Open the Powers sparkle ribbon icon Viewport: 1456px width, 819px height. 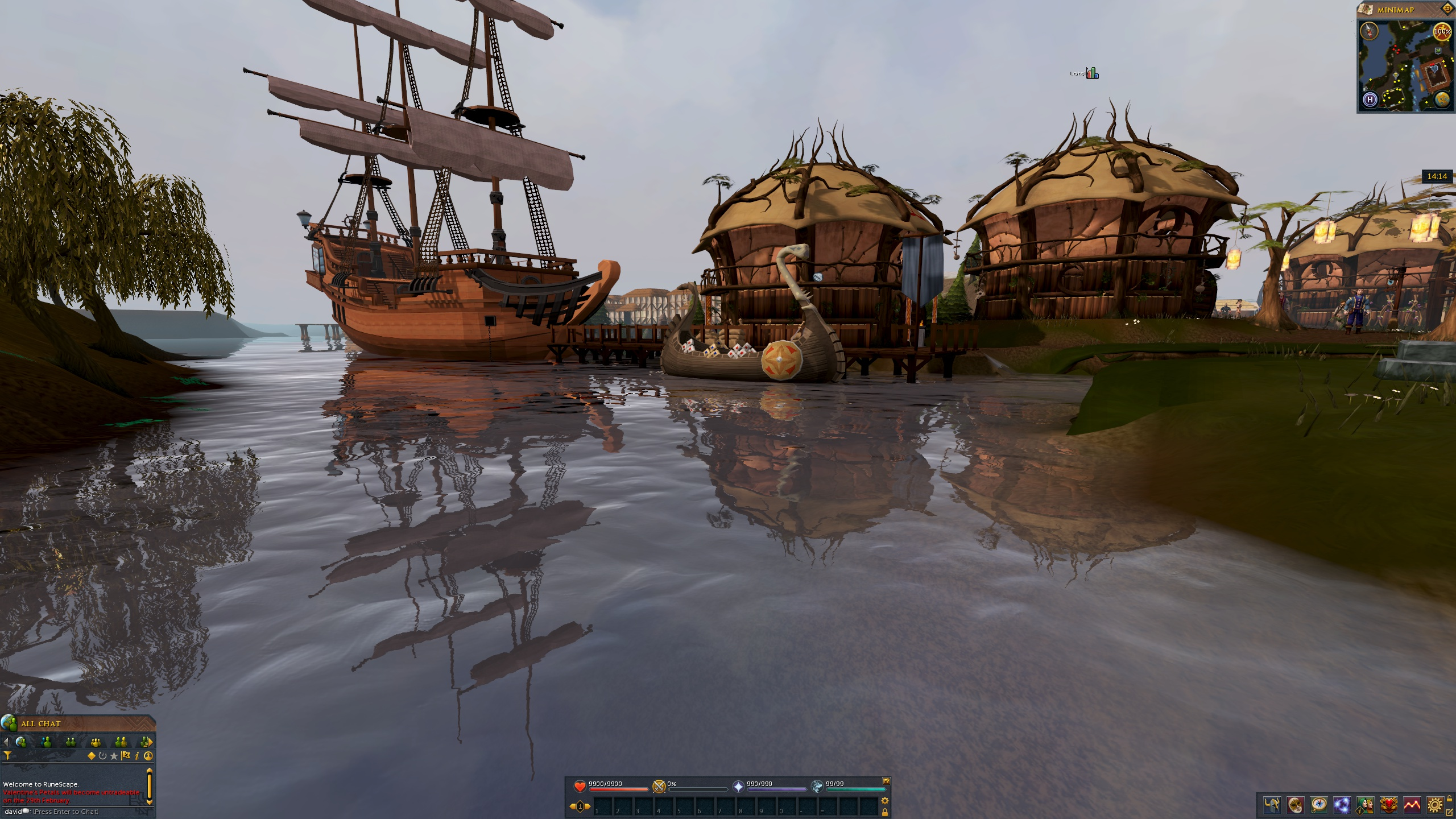(1342, 805)
